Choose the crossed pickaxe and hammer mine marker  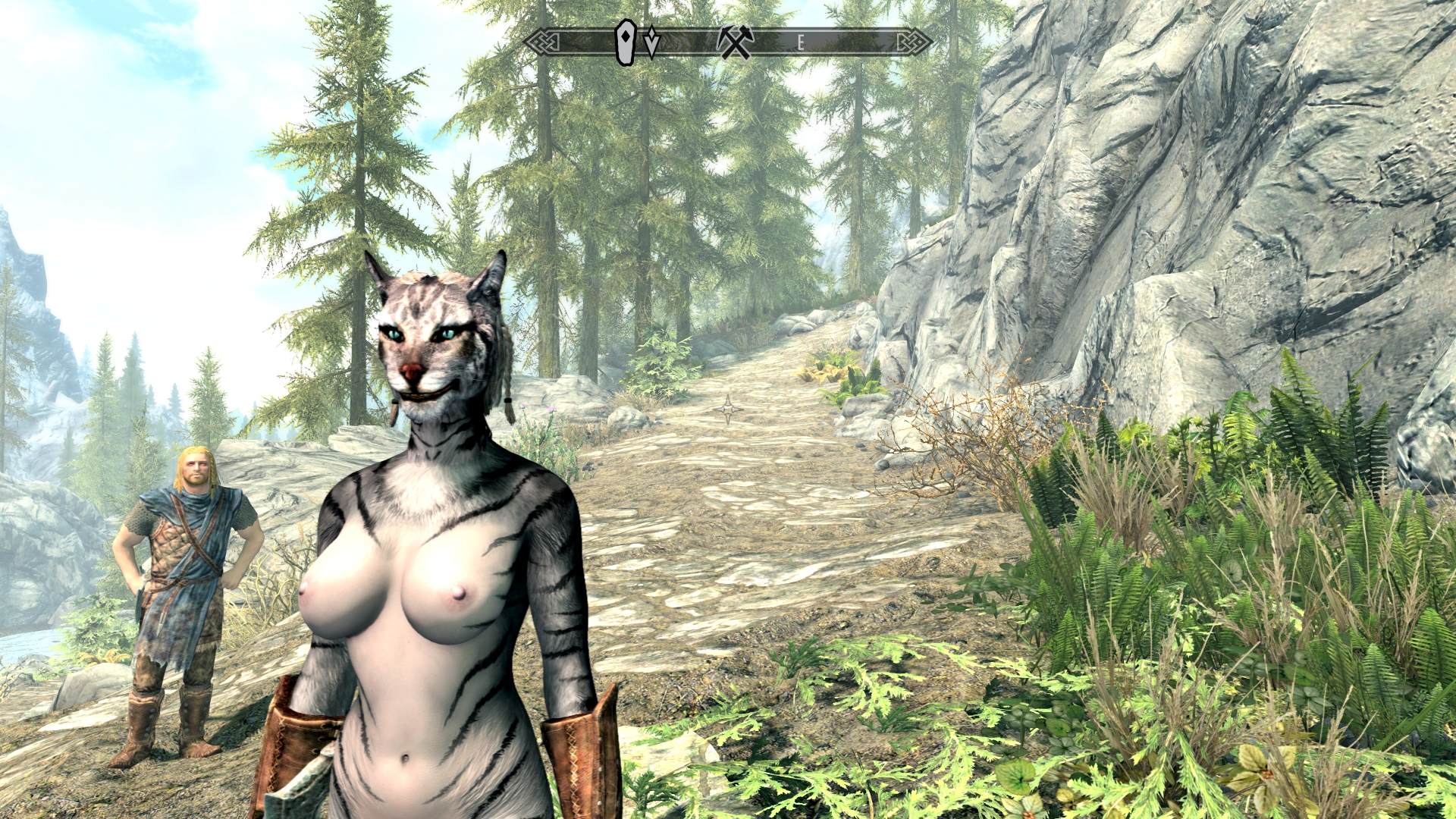(735, 42)
